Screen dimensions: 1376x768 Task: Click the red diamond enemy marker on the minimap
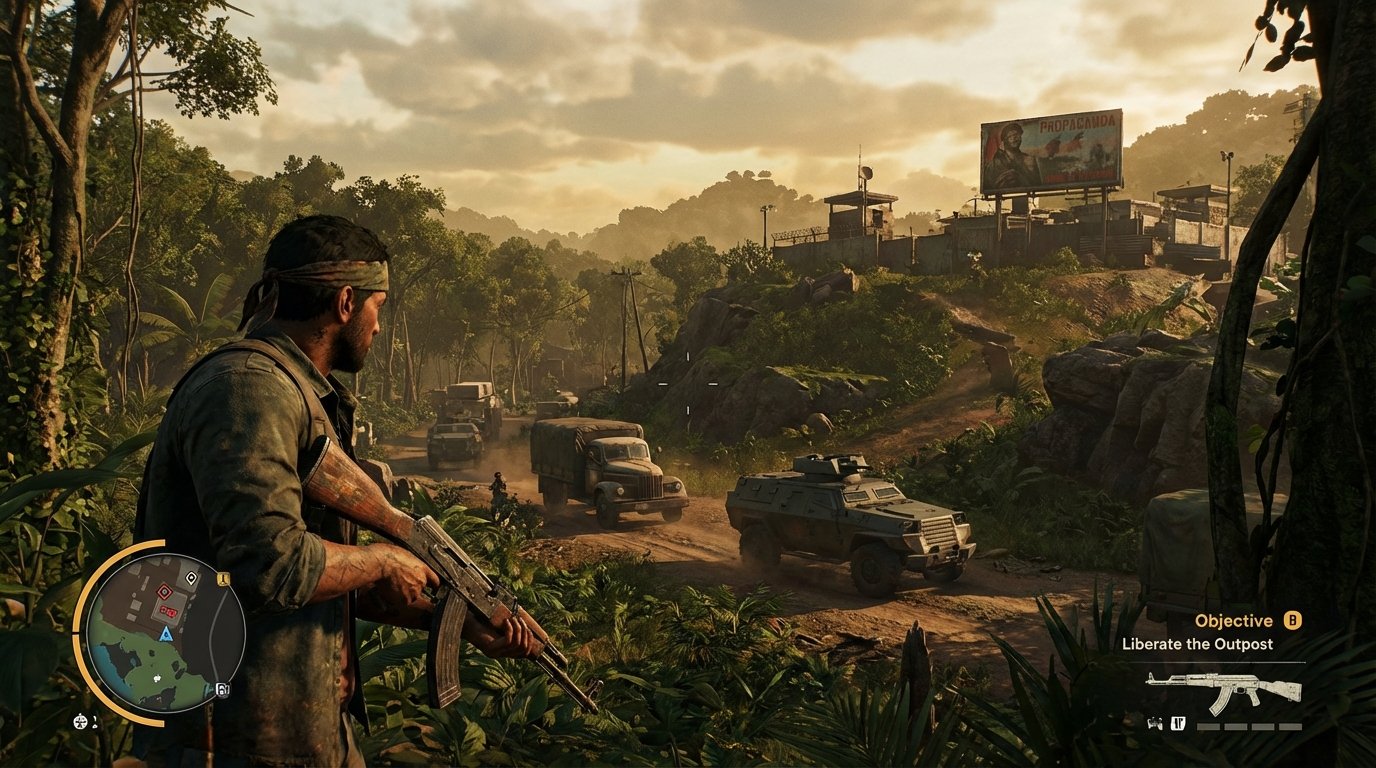coord(164,592)
